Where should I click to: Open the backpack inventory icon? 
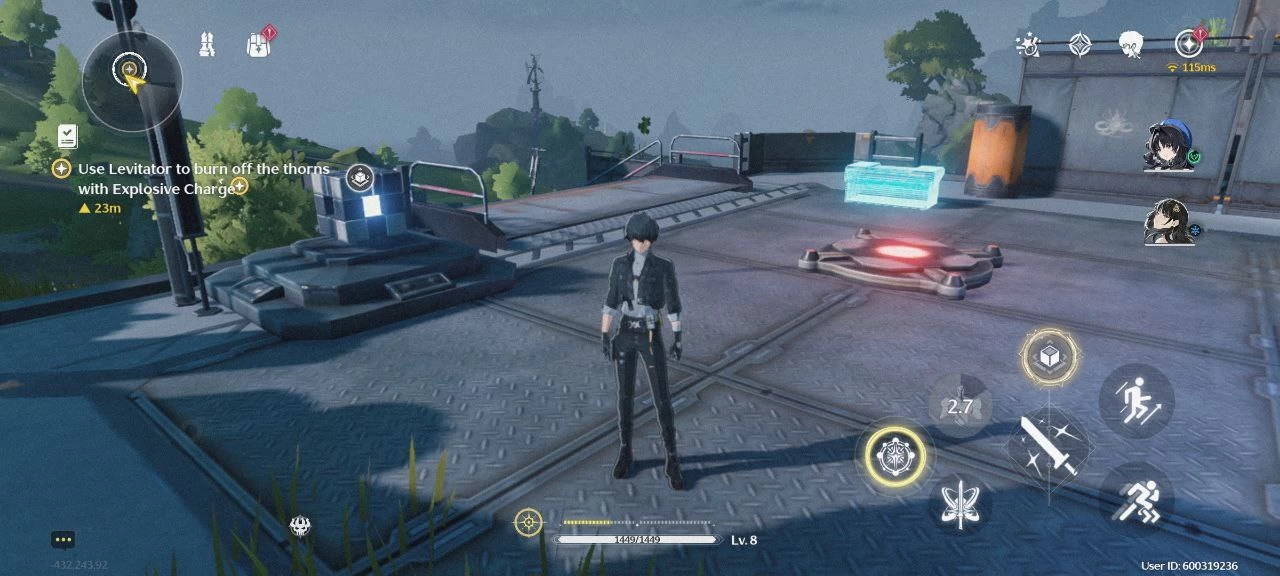259,44
